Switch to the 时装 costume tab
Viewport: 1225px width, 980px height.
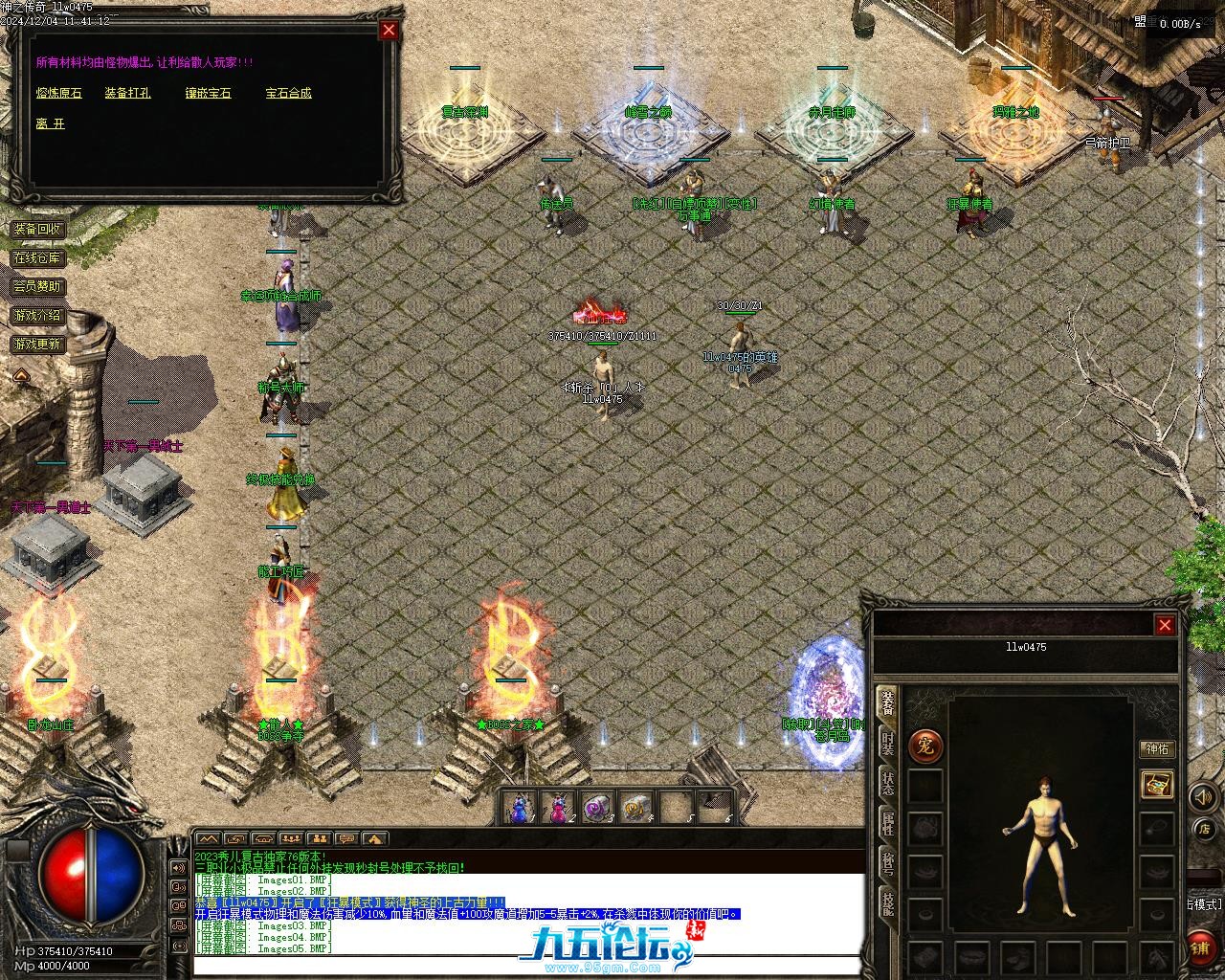tap(888, 745)
